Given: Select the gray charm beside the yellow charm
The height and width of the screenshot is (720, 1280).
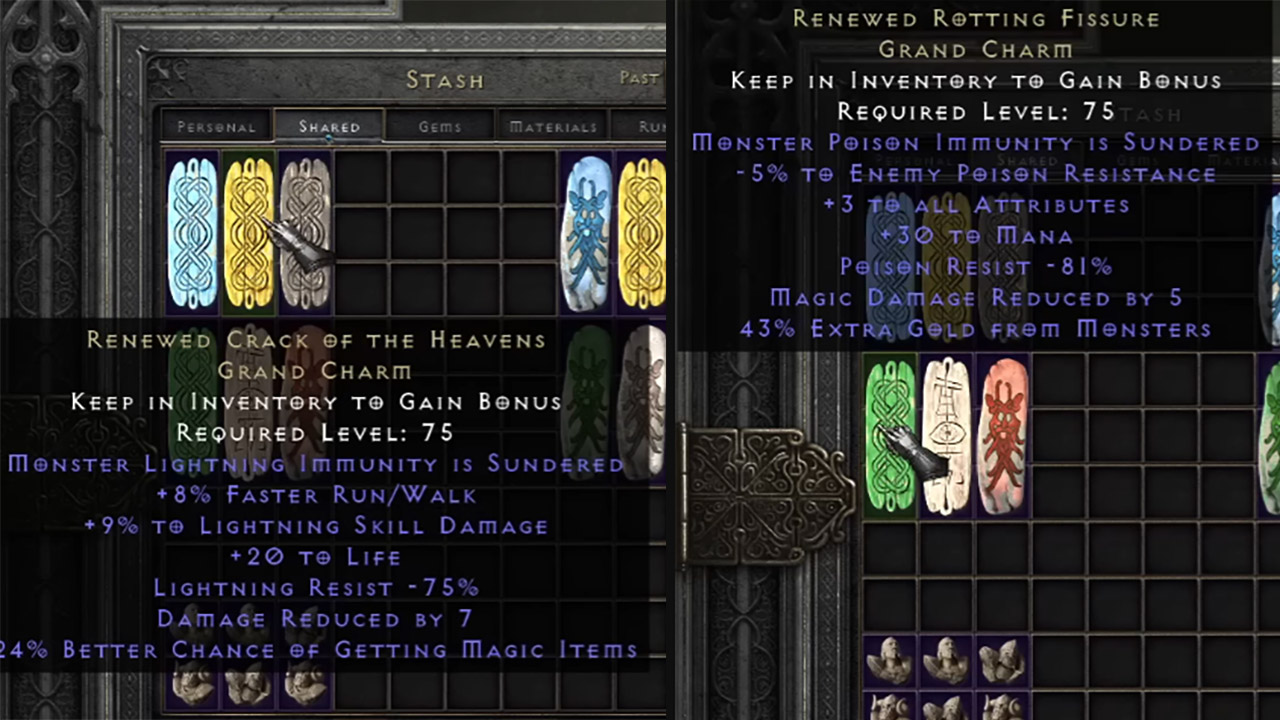Looking at the screenshot, I should (306, 230).
